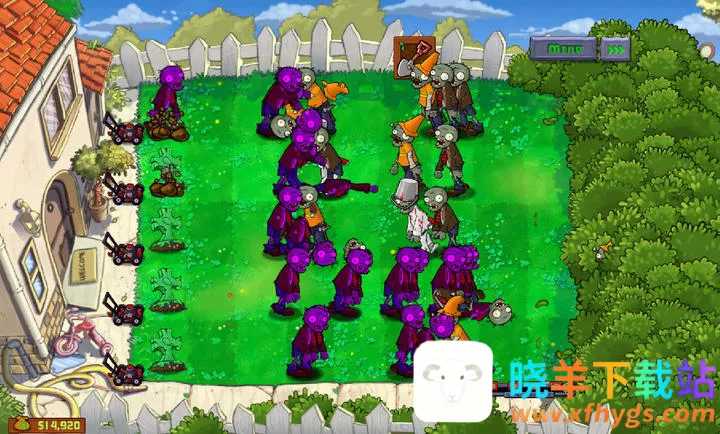The height and width of the screenshot is (434, 720).
Task: Open the Menu button
Action: pos(563,47)
